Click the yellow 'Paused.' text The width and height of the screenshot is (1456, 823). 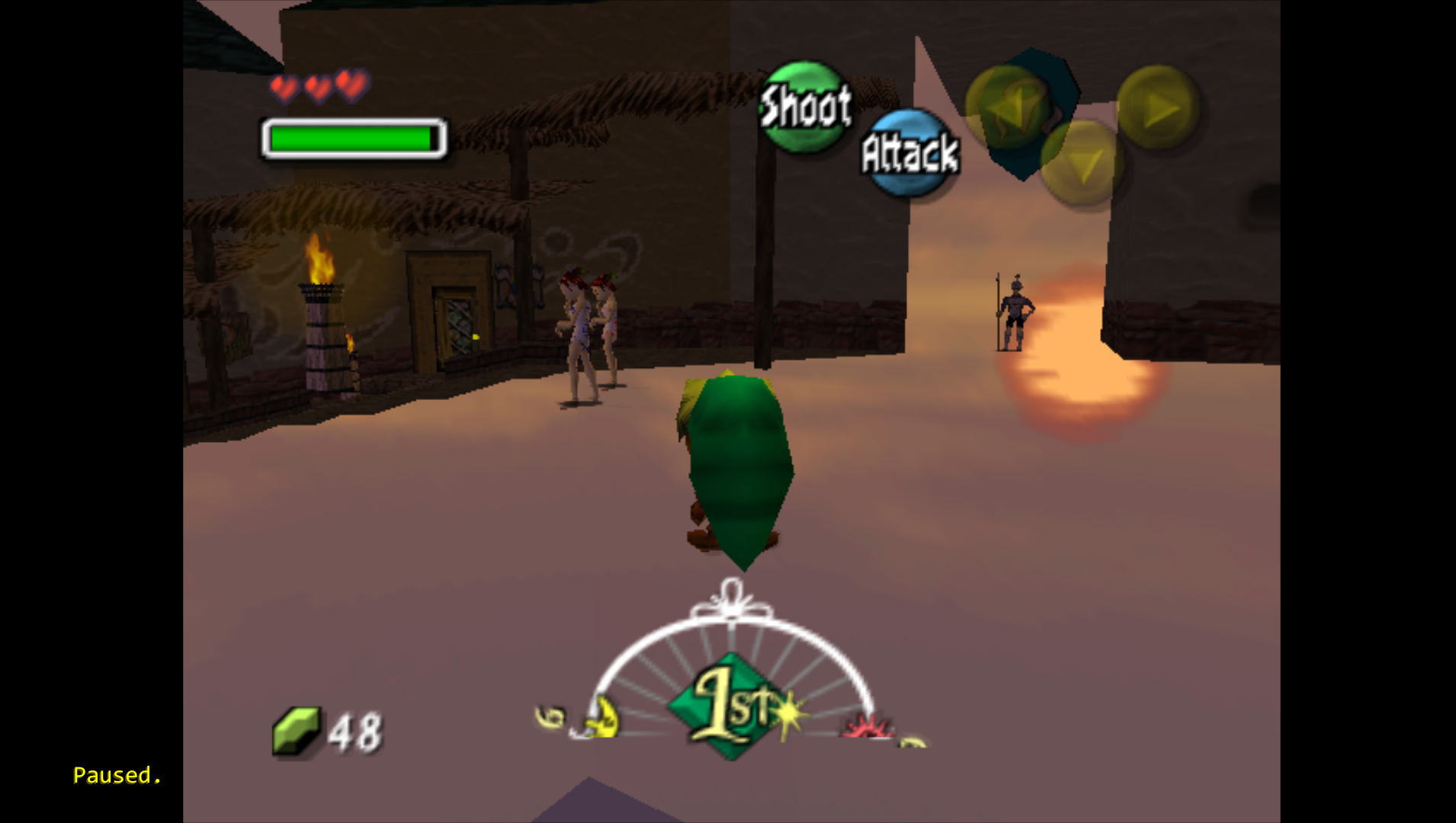(116, 775)
